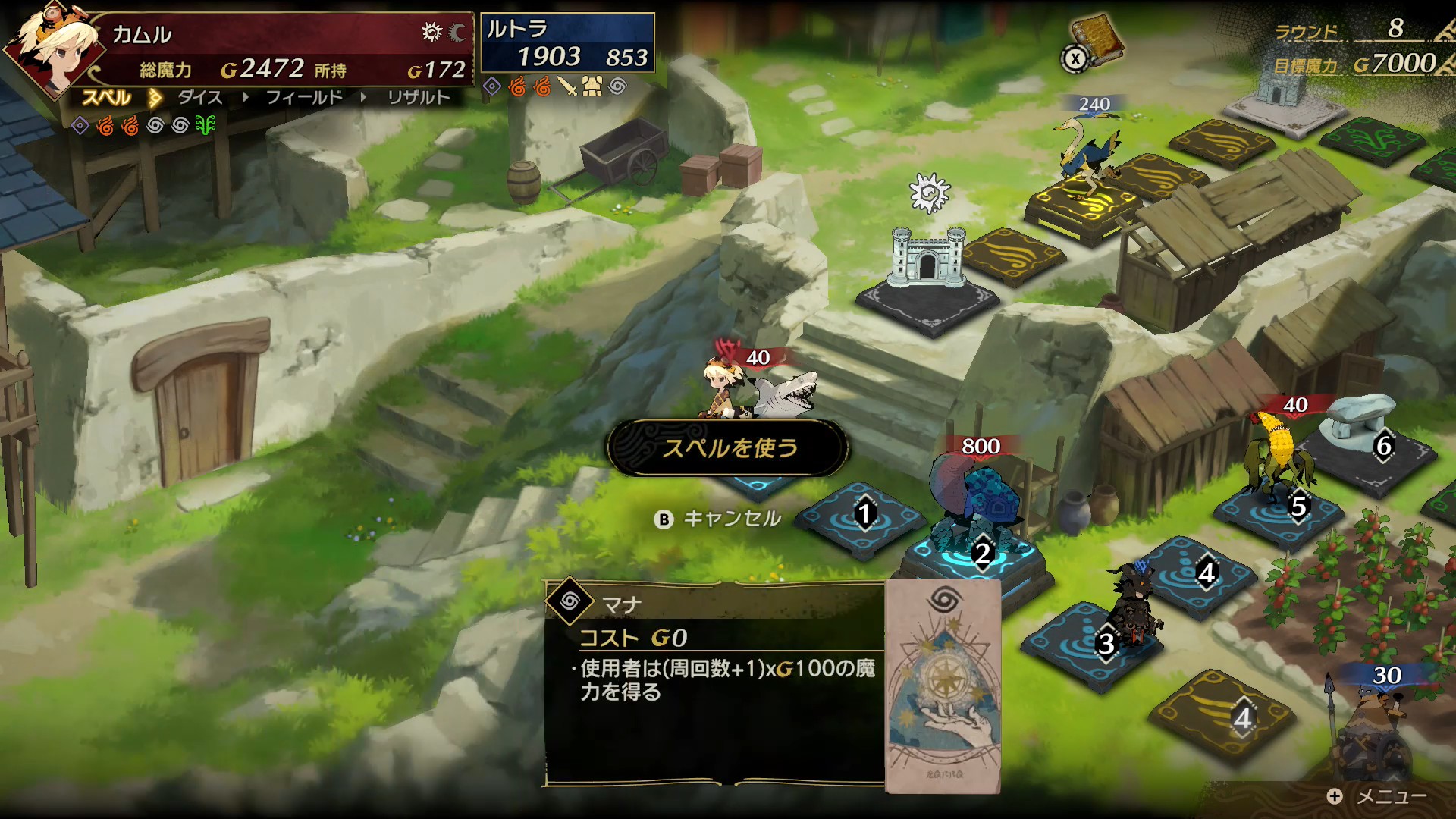
Task: Select the スペル phase tab
Action: point(107,98)
